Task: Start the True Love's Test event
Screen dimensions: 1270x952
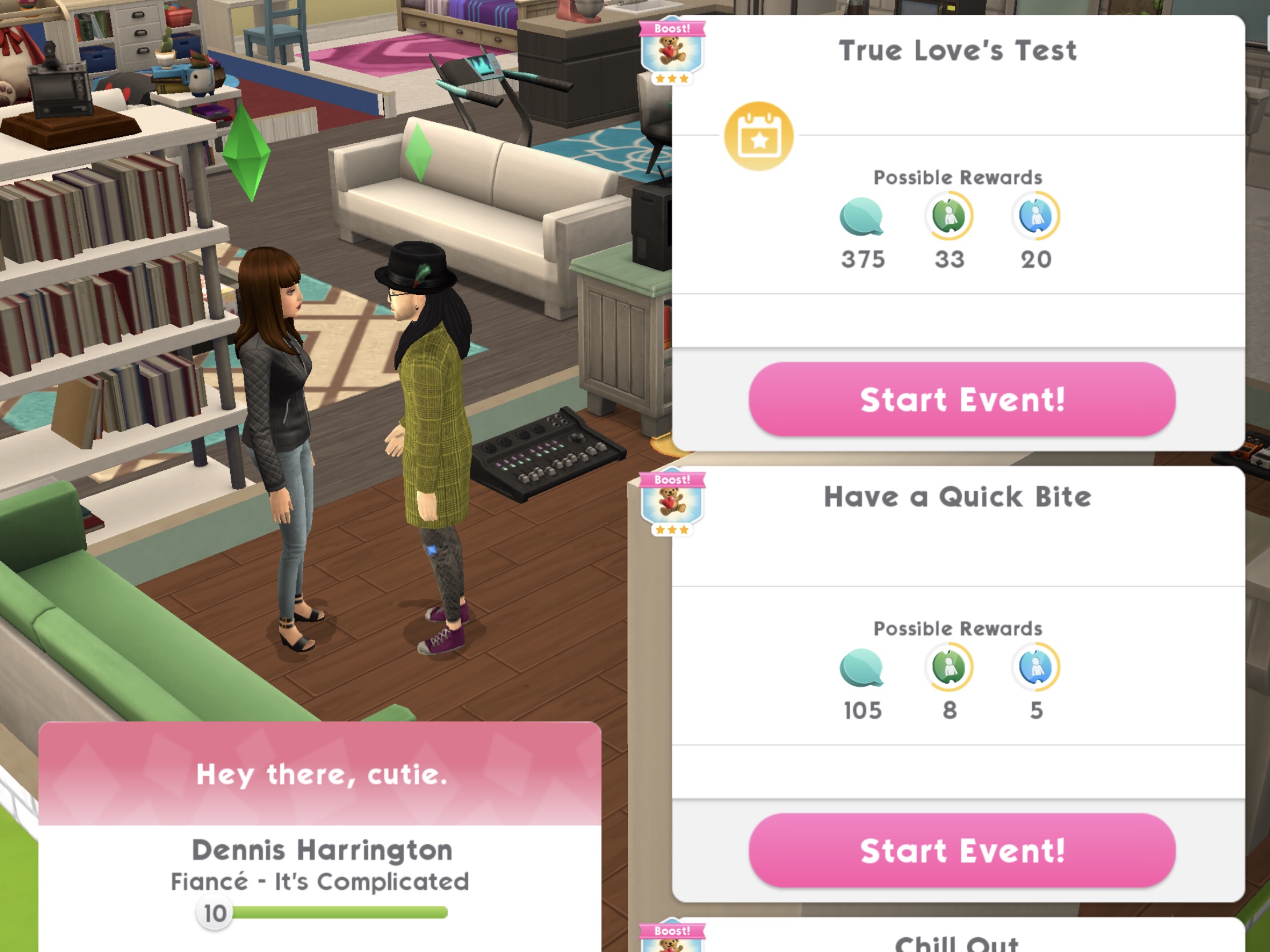Action: [962, 400]
